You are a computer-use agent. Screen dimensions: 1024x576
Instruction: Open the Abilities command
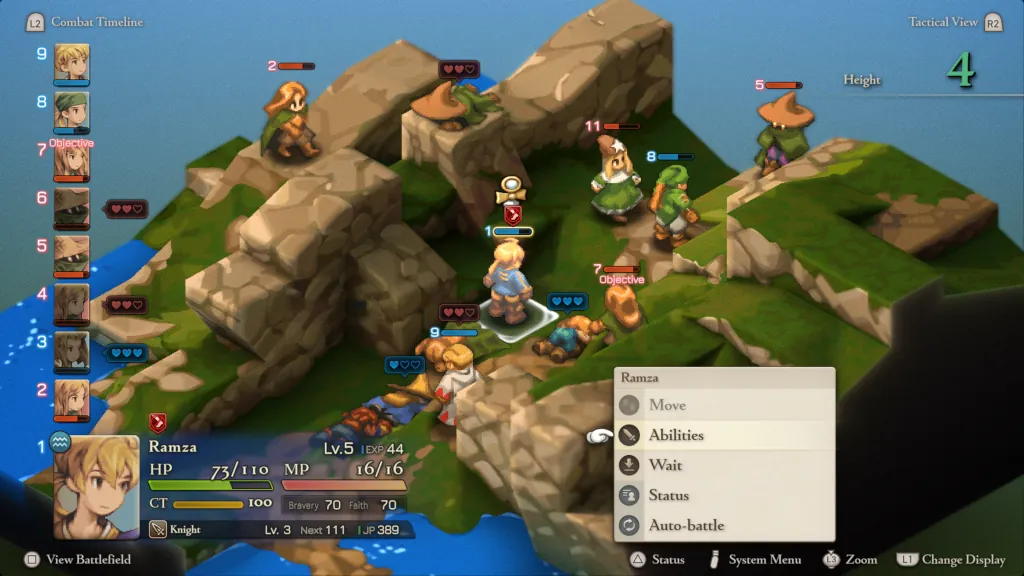point(676,435)
